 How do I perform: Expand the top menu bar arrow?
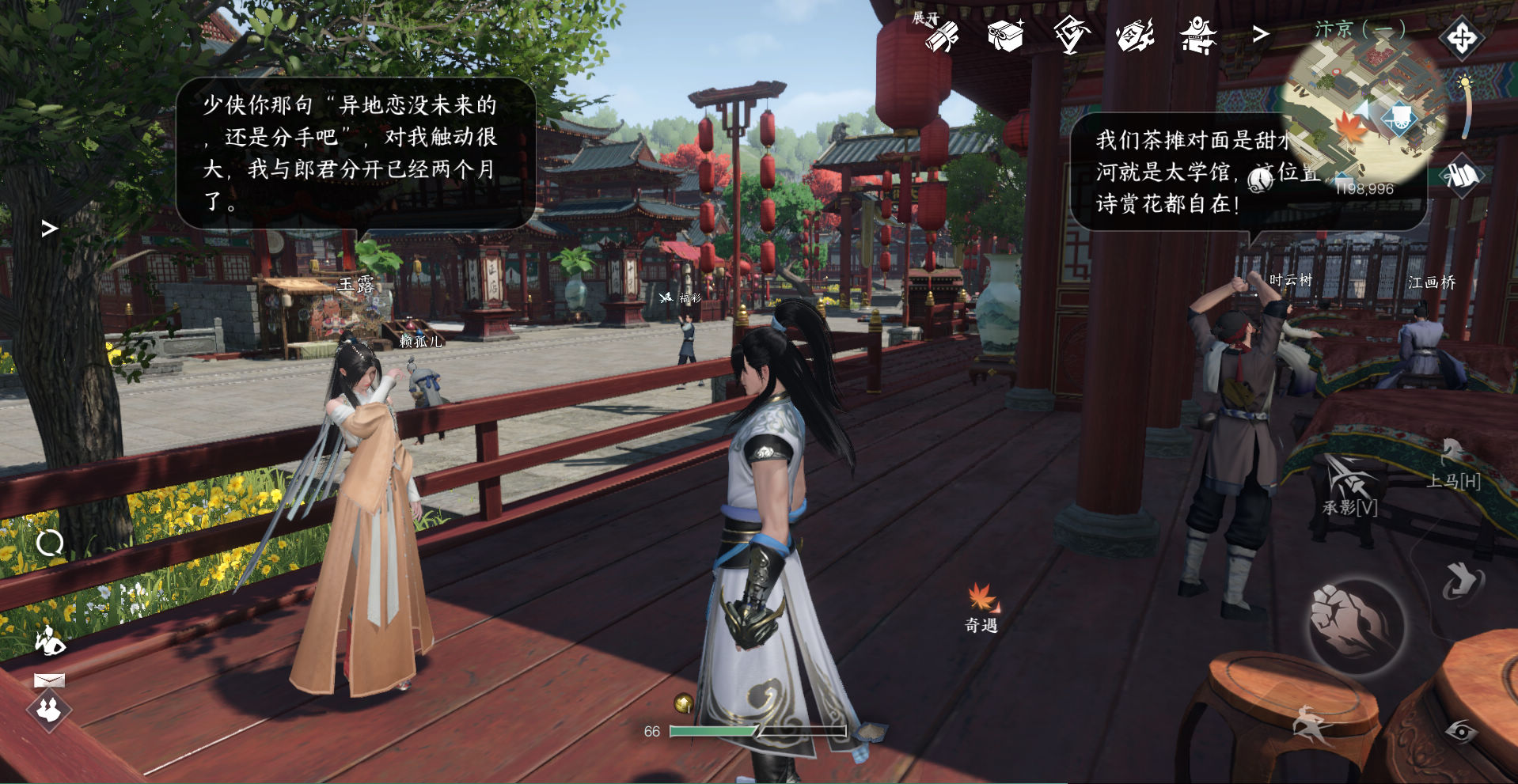coord(1260,34)
